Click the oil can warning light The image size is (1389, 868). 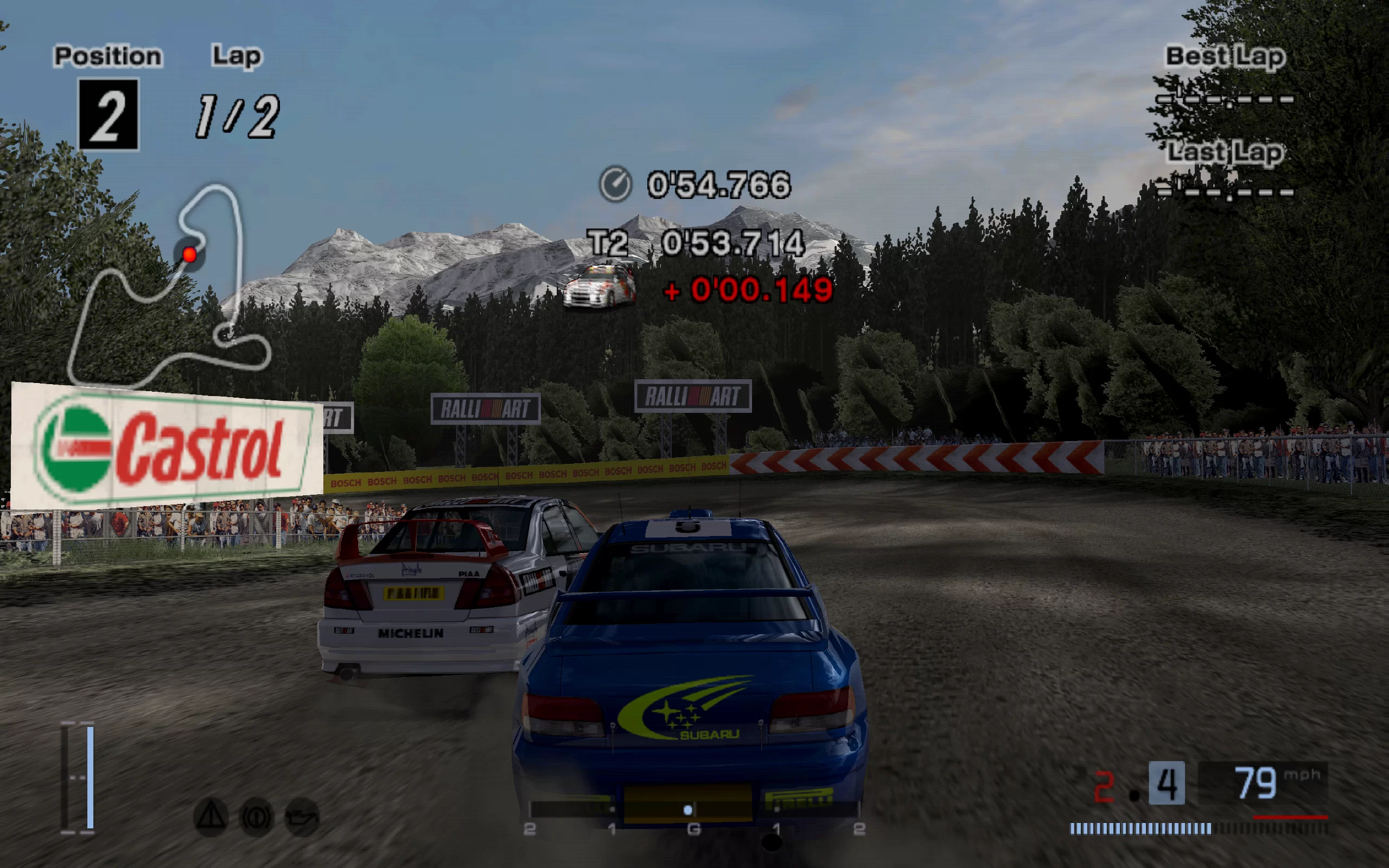tap(302, 817)
